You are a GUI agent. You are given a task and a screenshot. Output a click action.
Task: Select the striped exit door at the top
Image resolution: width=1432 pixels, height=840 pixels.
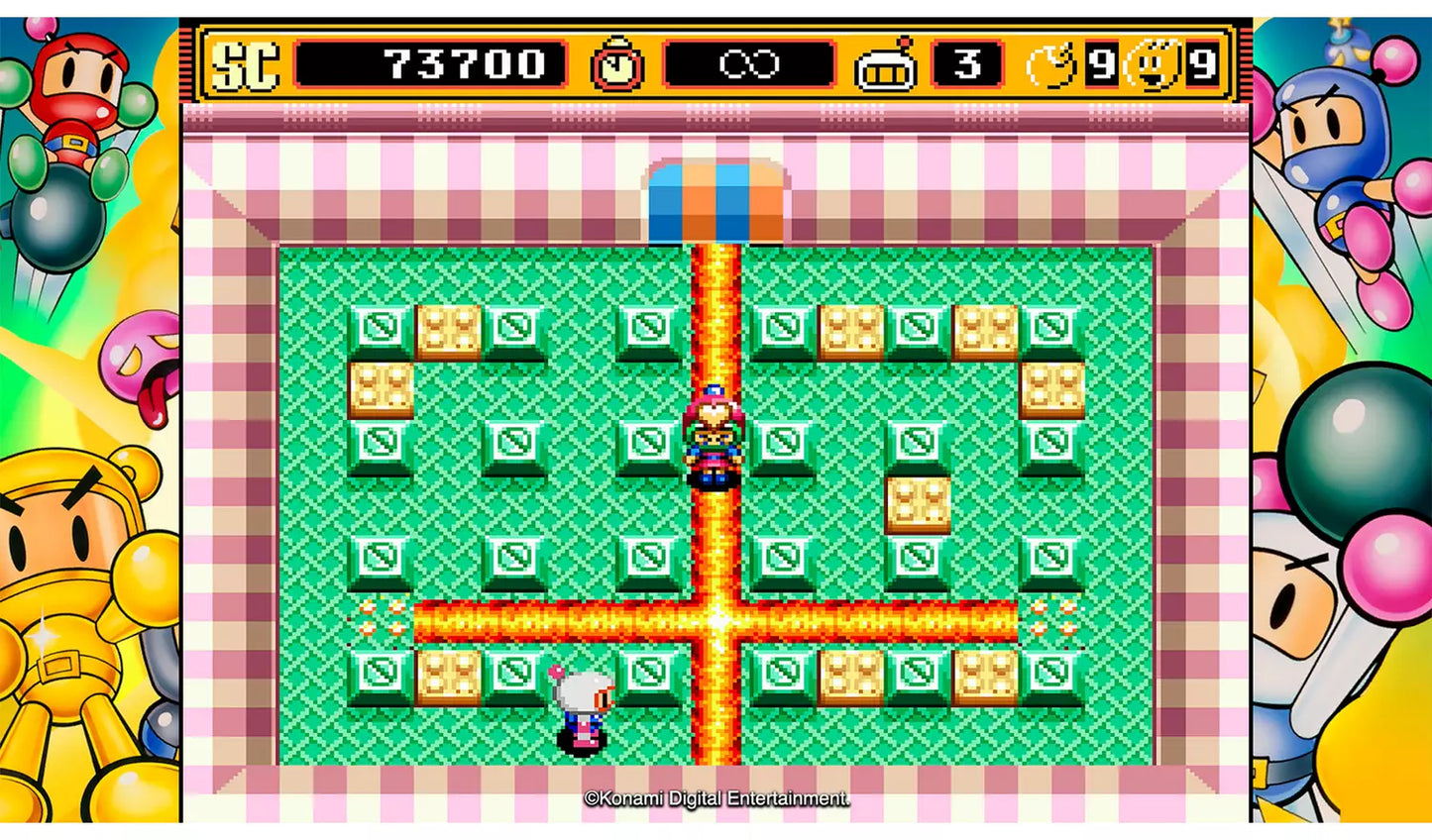pyautogui.click(x=716, y=198)
